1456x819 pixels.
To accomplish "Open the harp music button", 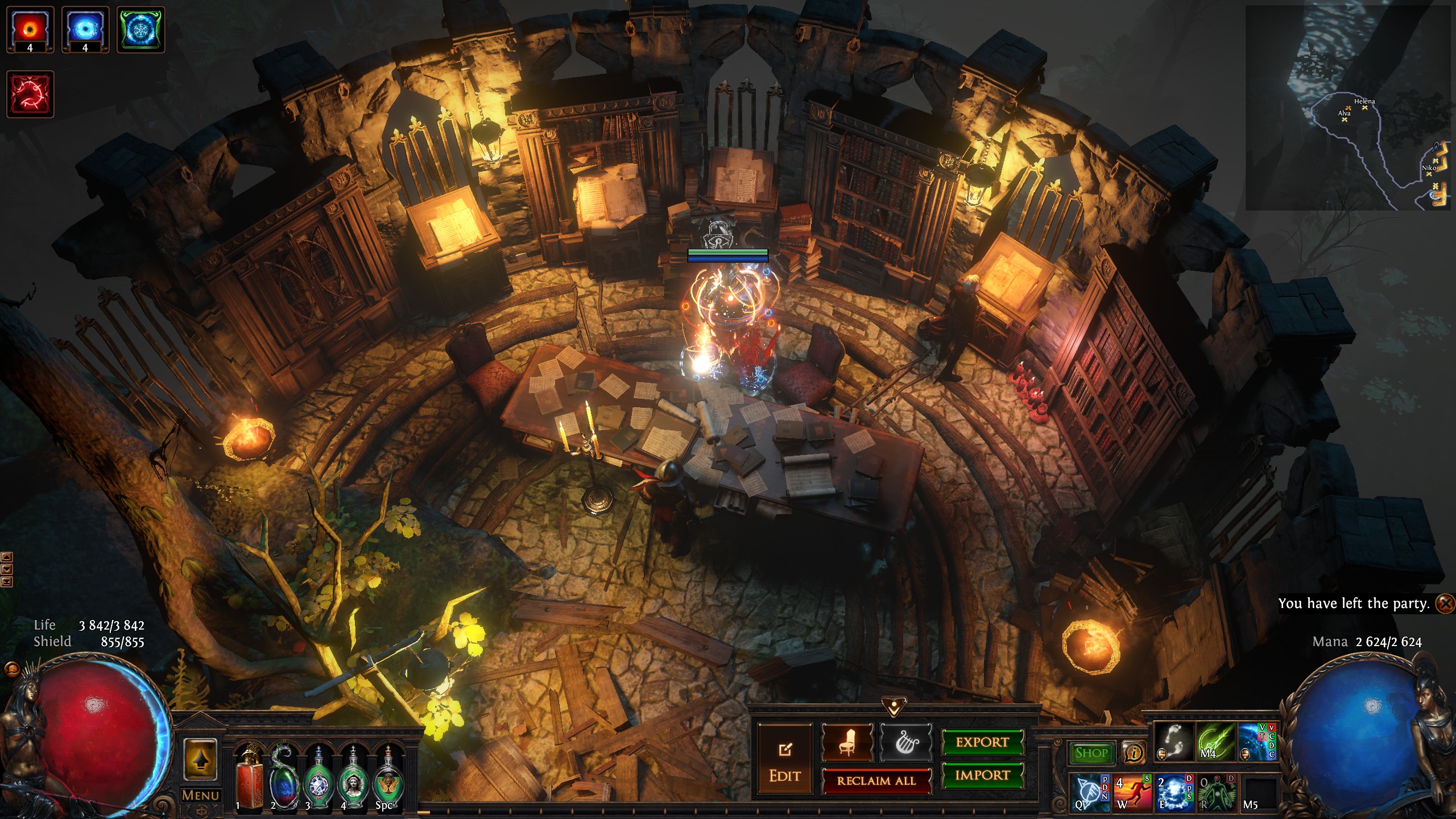I will pos(906,742).
